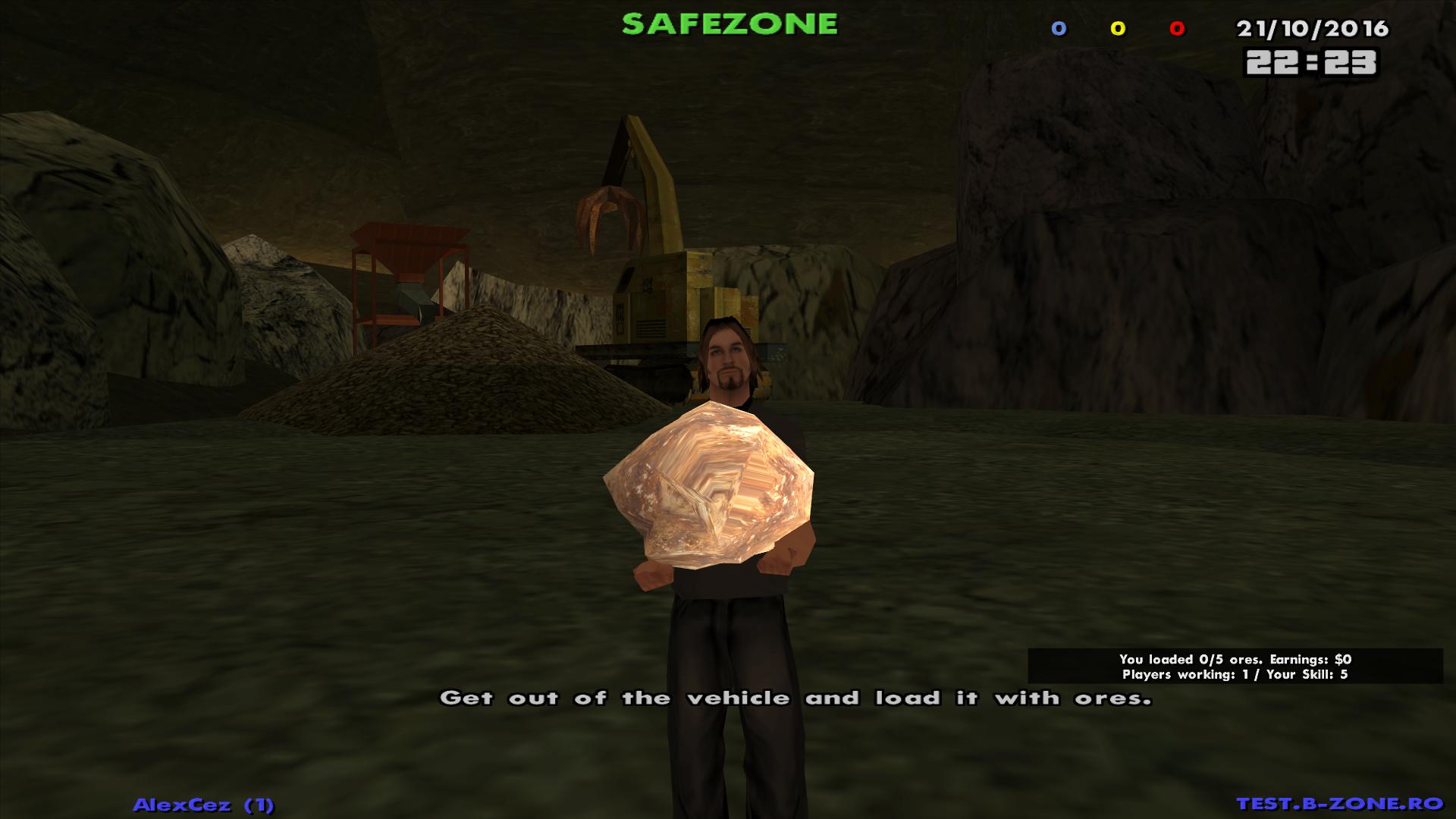Click the blue counter dot in the HUD

[1057, 29]
